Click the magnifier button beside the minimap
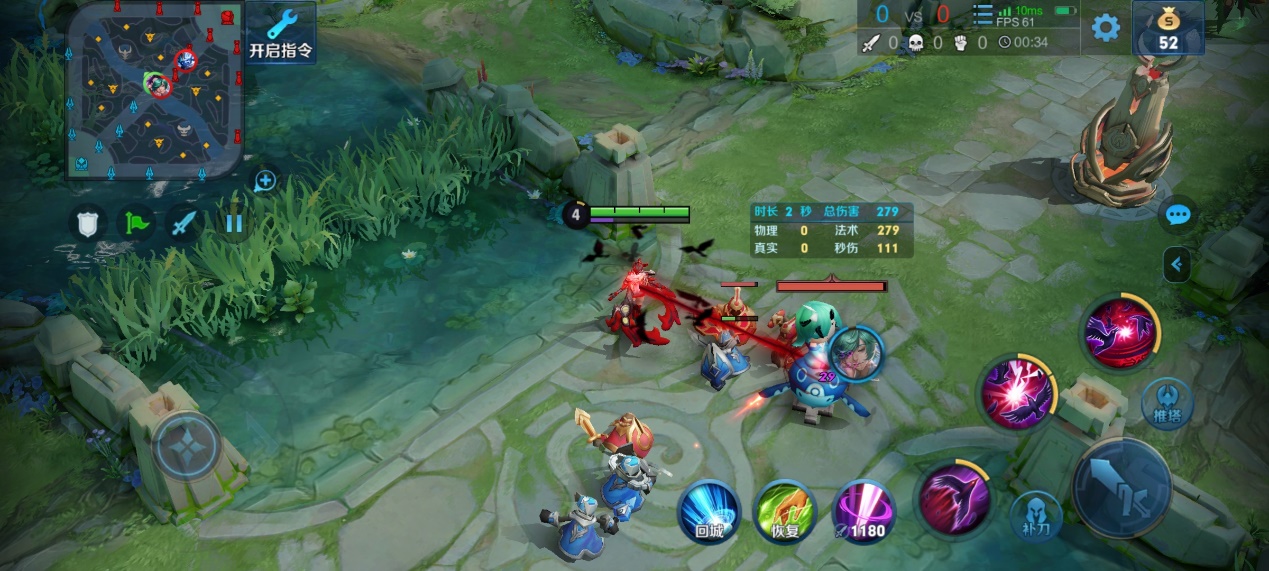 (x=265, y=181)
